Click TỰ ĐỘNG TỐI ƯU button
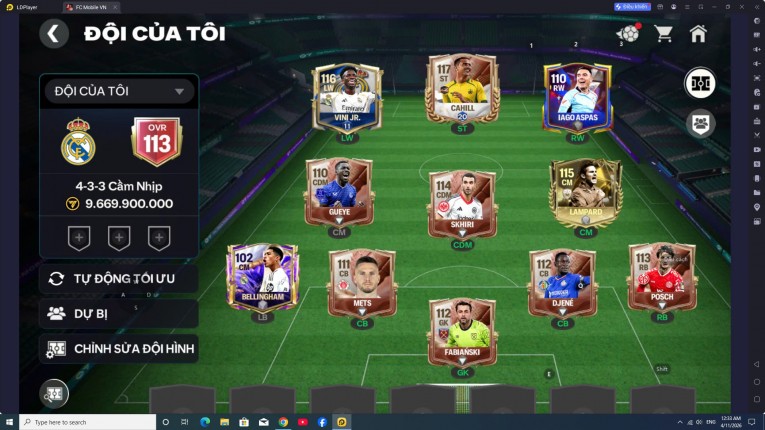 coord(118,278)
